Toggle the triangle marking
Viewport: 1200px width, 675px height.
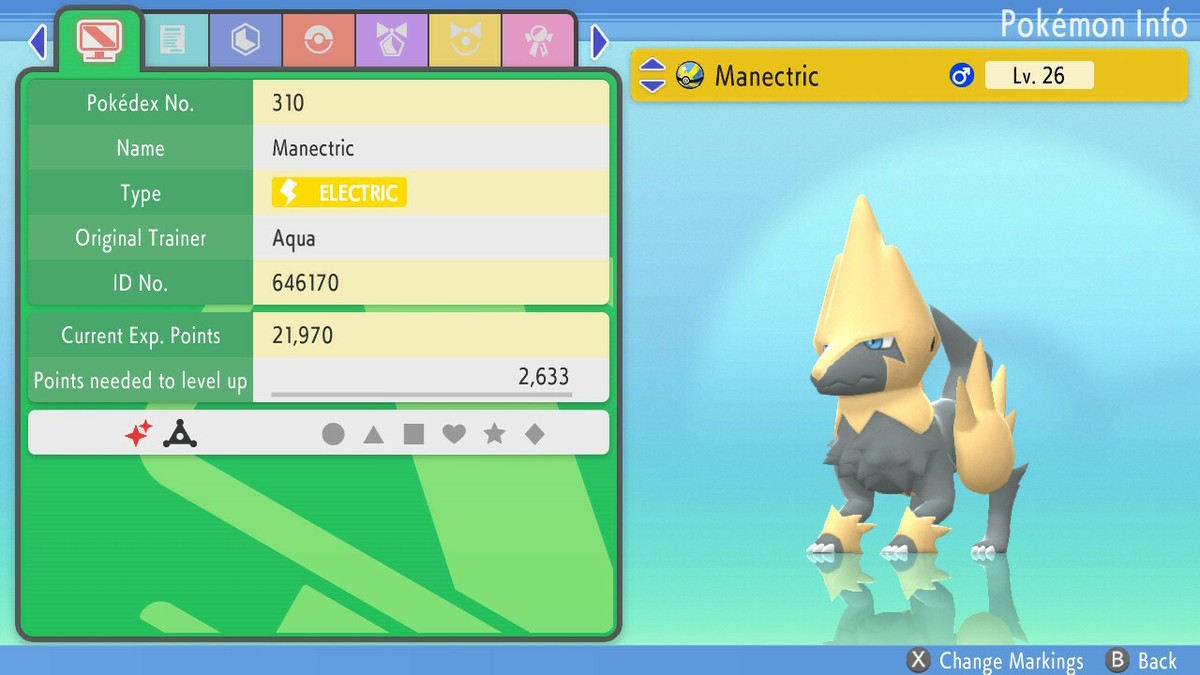(x=373, y=434)
